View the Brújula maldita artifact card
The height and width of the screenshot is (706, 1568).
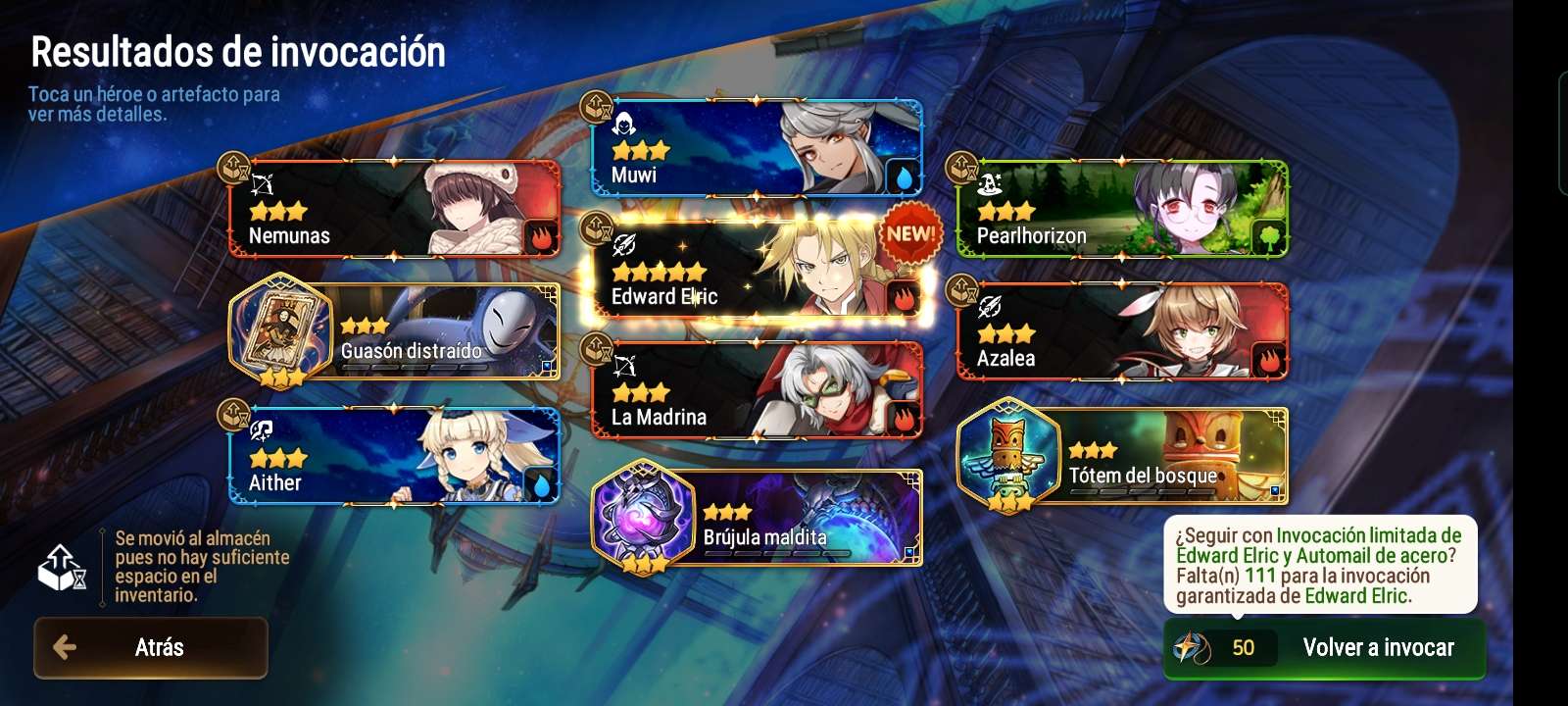click(x=757, y=518)
